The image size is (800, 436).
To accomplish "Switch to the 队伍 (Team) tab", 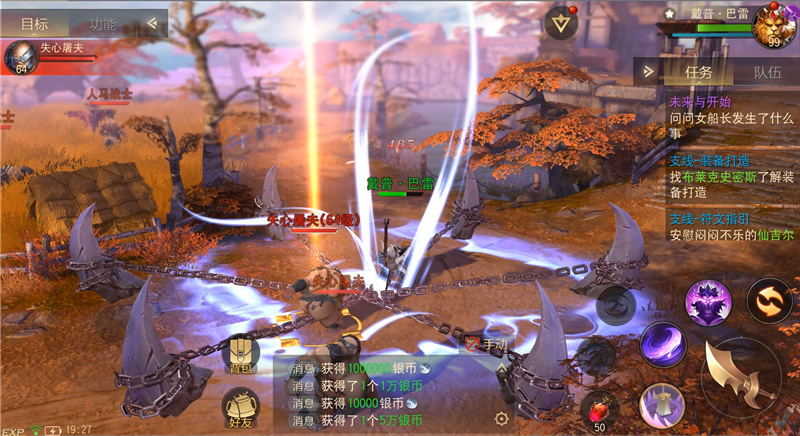I will 767,72.
